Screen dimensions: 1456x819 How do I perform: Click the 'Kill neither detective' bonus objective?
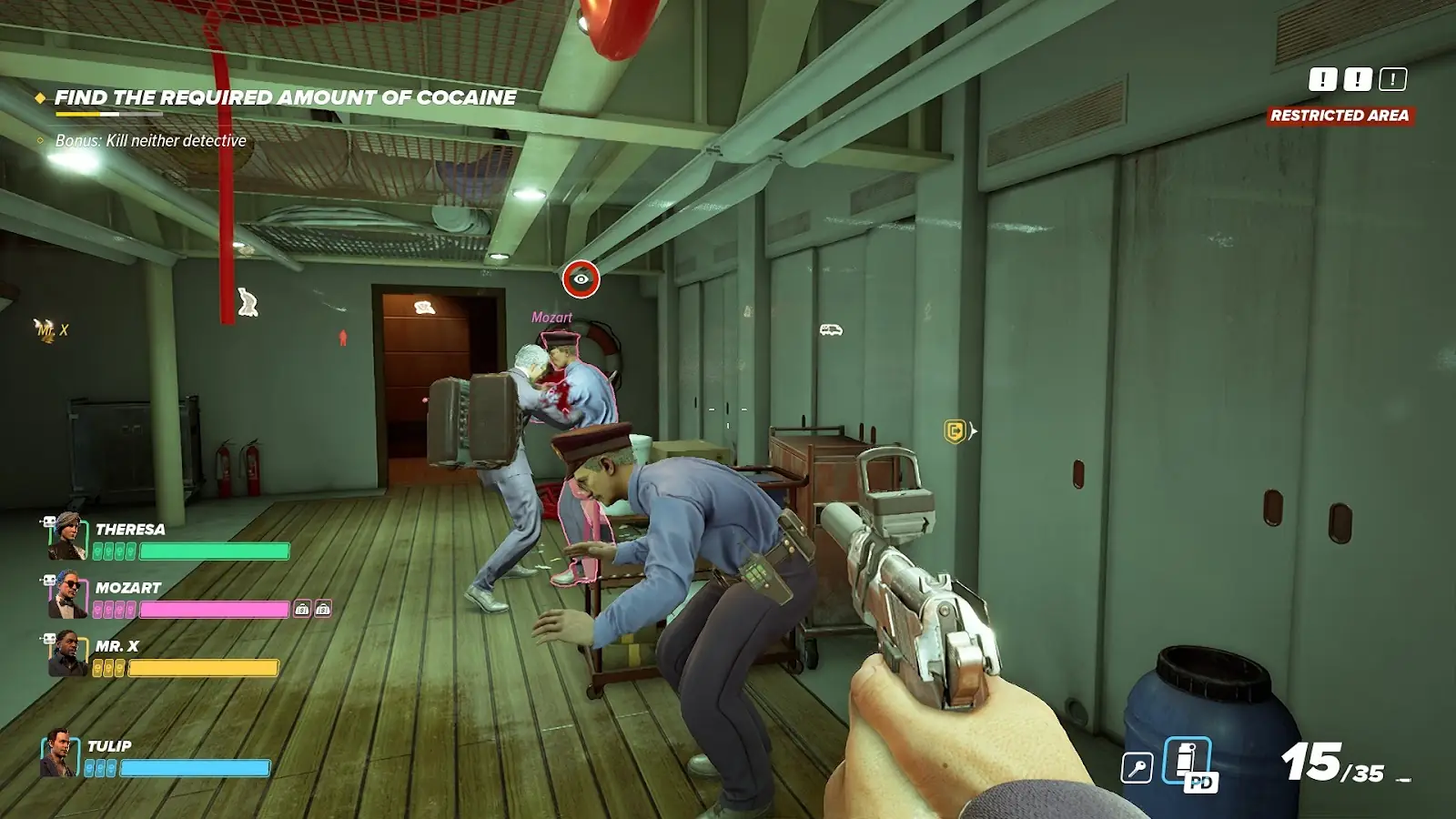coord(151,140)
